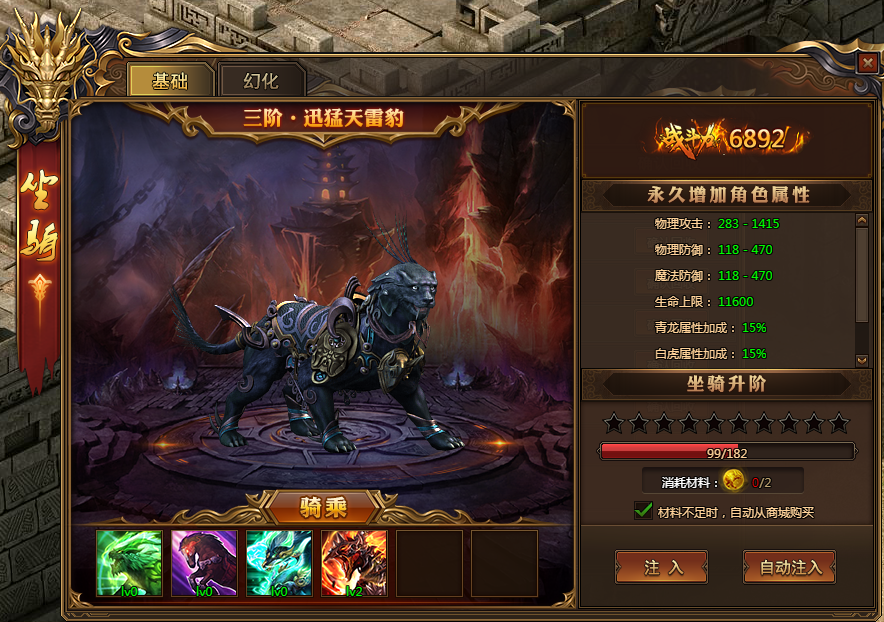Close the mount panel
Screen dimensions: 884x622
pos(867,62)
